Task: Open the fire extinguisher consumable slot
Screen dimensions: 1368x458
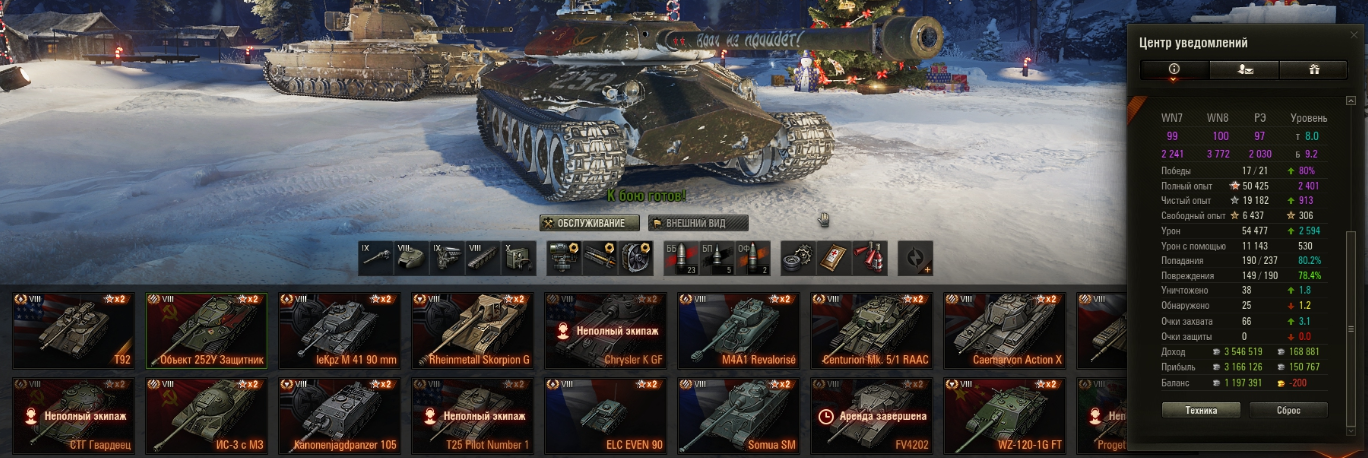Action: [865, 257]
